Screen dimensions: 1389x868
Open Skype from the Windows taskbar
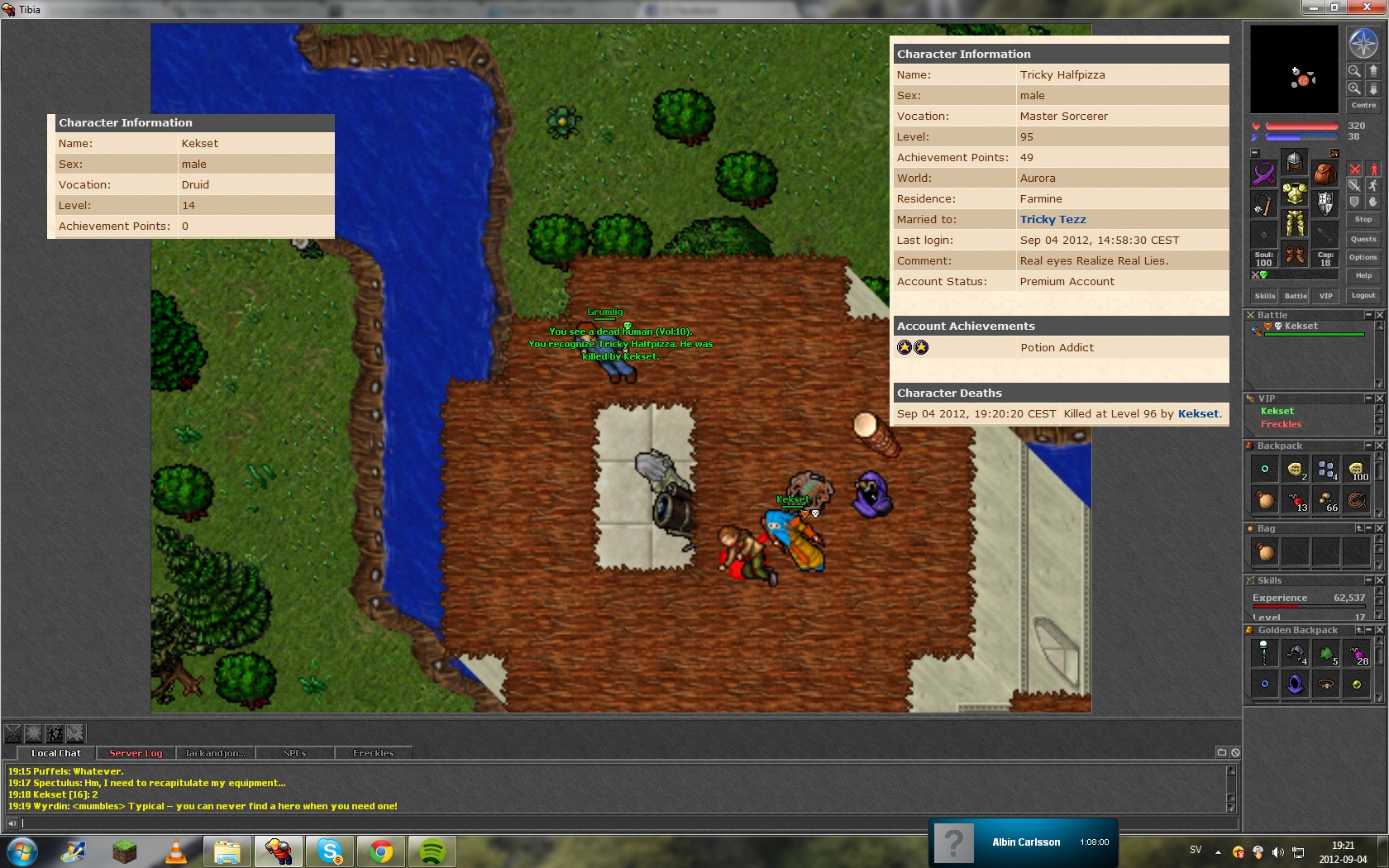[330, 851]
